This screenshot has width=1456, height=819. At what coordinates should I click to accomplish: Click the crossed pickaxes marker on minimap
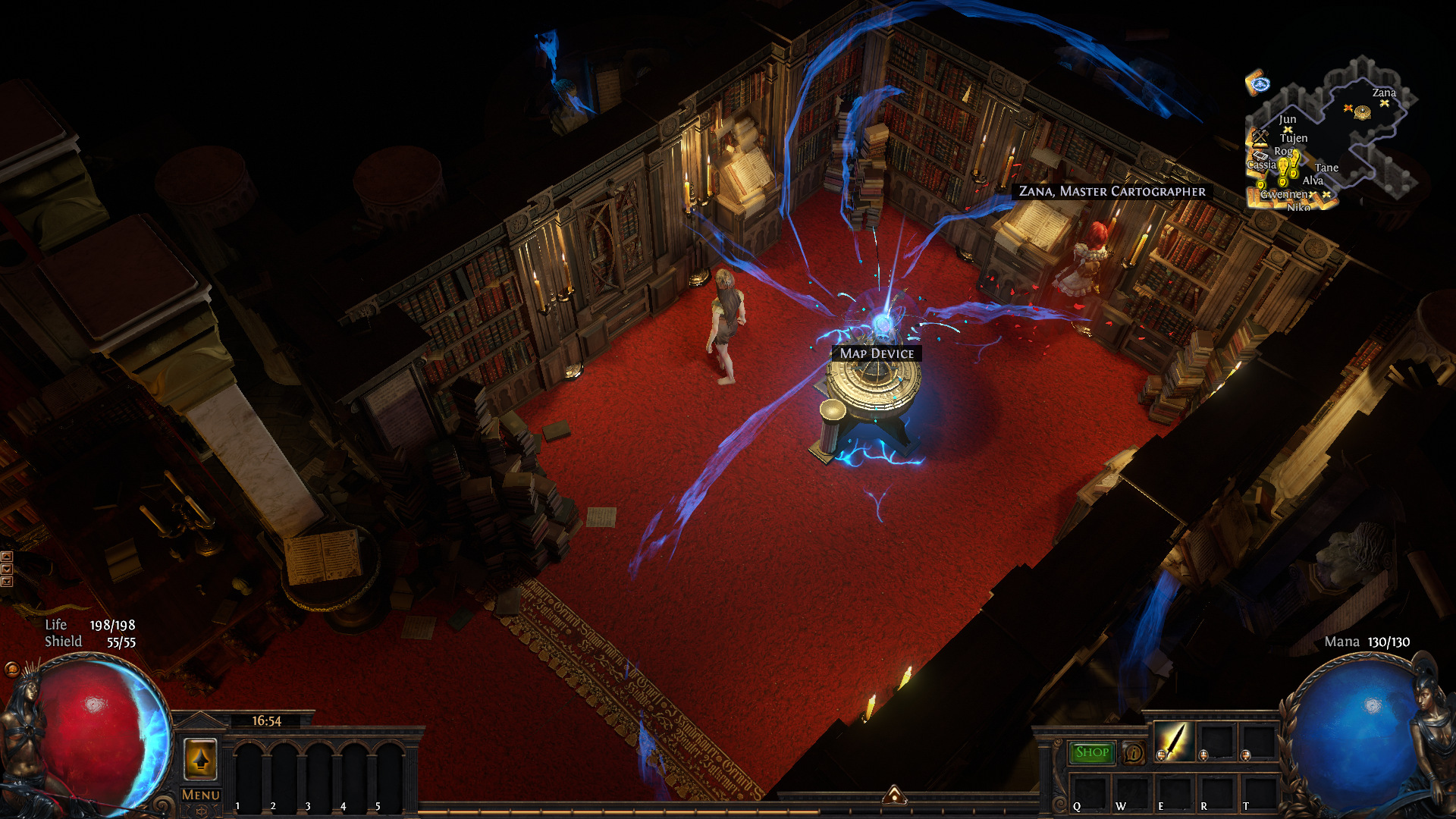pyautogui.click(x=1260, y=136)
